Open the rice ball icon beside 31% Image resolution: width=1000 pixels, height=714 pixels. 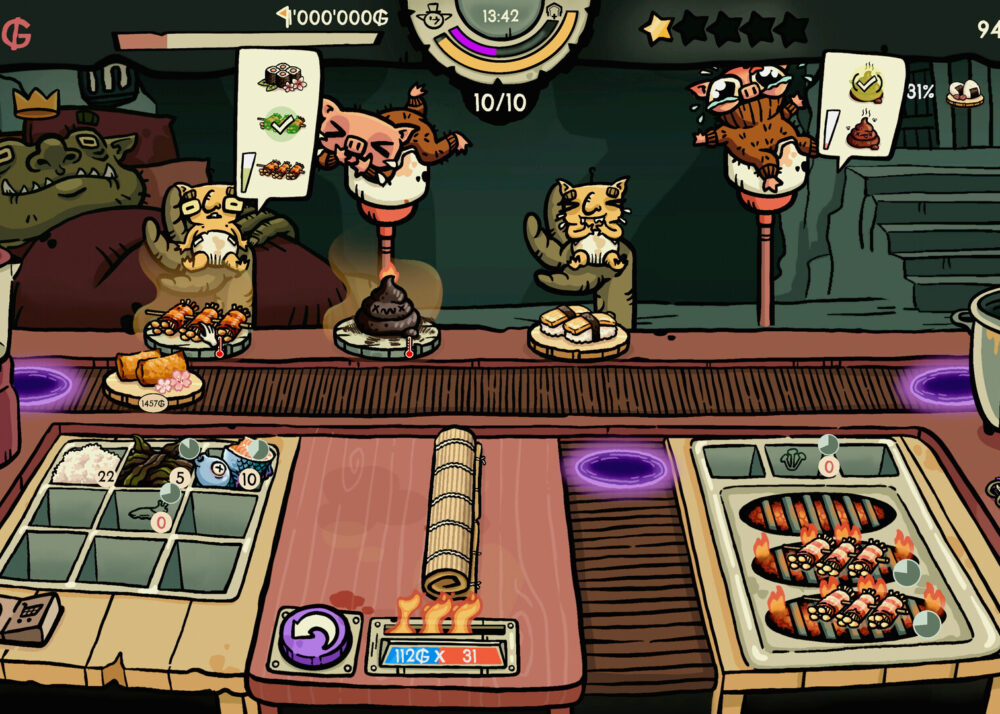[964, 94]
